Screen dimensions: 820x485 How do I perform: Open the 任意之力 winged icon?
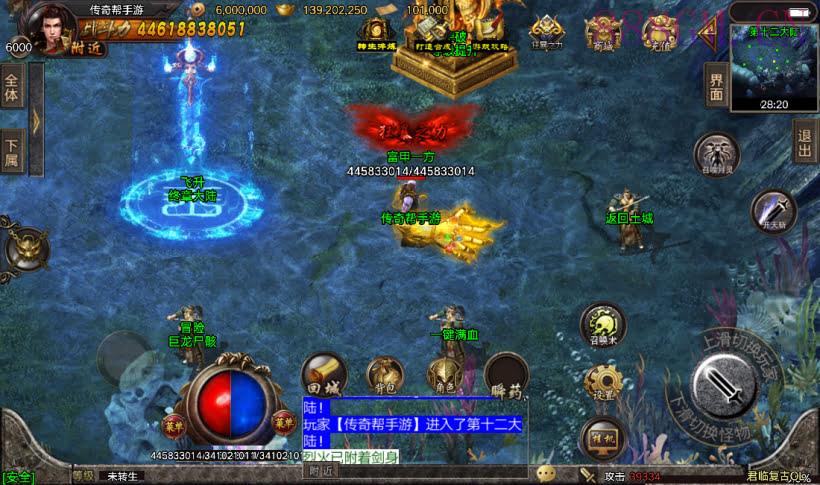tap(546, 32)
